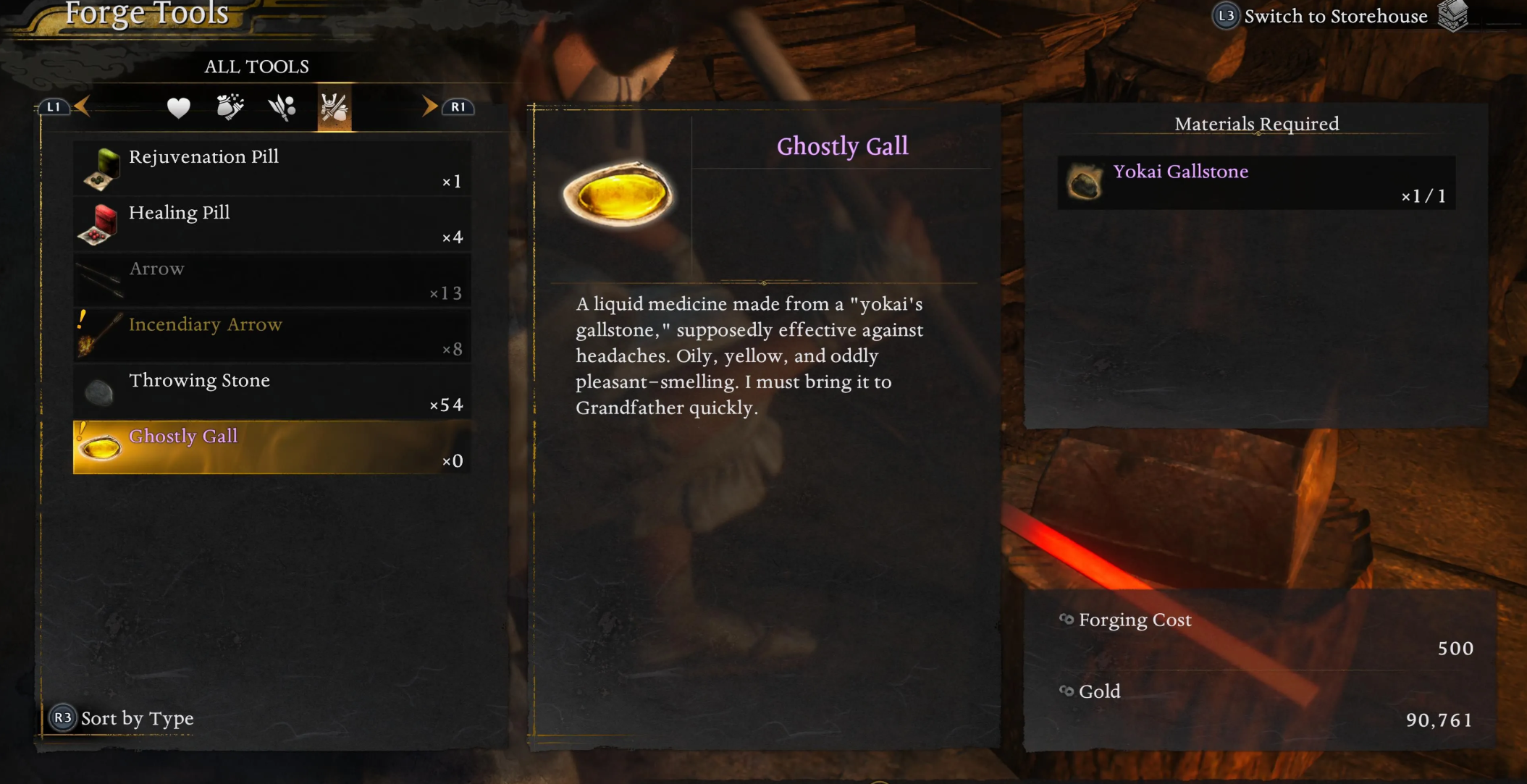
Task: Select the Arrow tool entry
Action: click(x=272, y=280)
